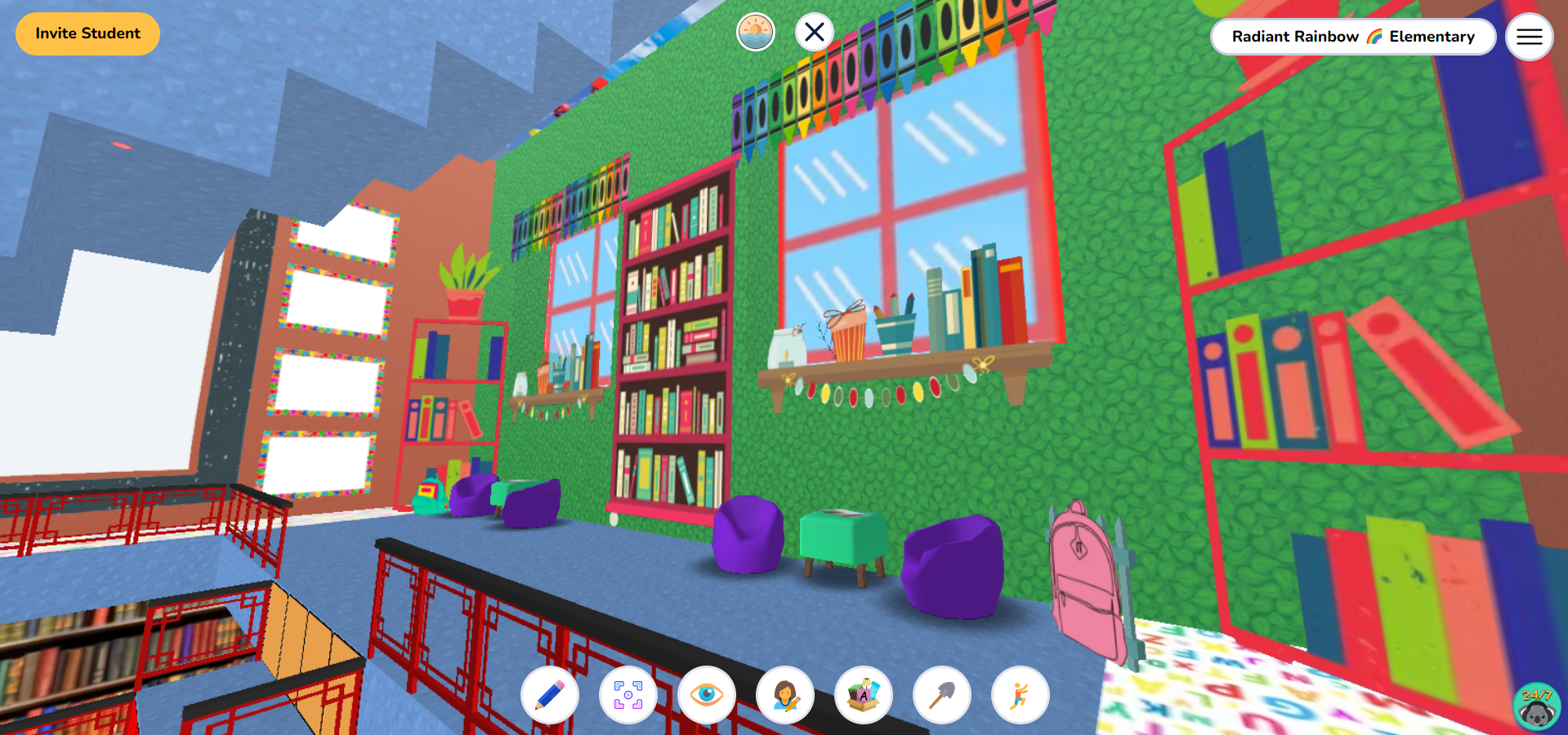
Task: Click the Invite Student button
Action: 87,33
